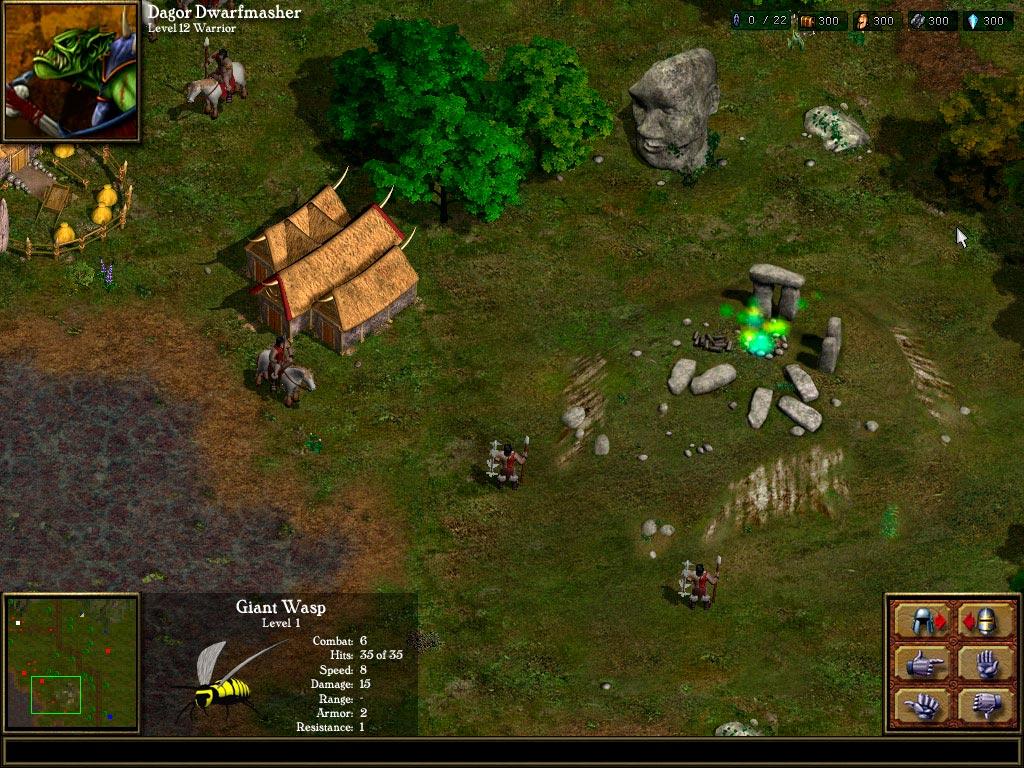The width and height of the screenshot is (1024, 768).
Task: Click the minimap in the corner
Action: pos(71,663)
